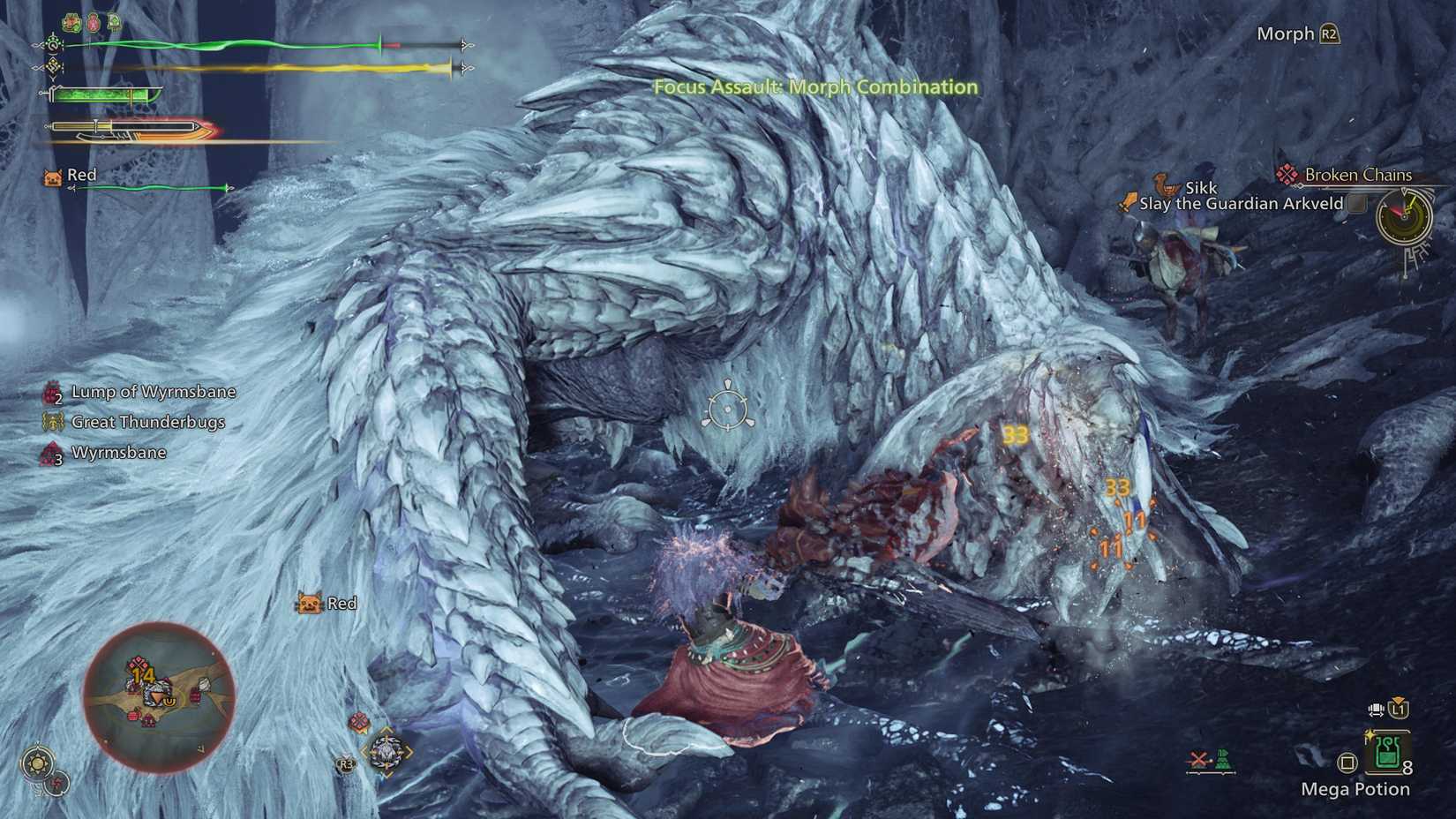Click the Lump of Wyrmsbane material icon

50,391
